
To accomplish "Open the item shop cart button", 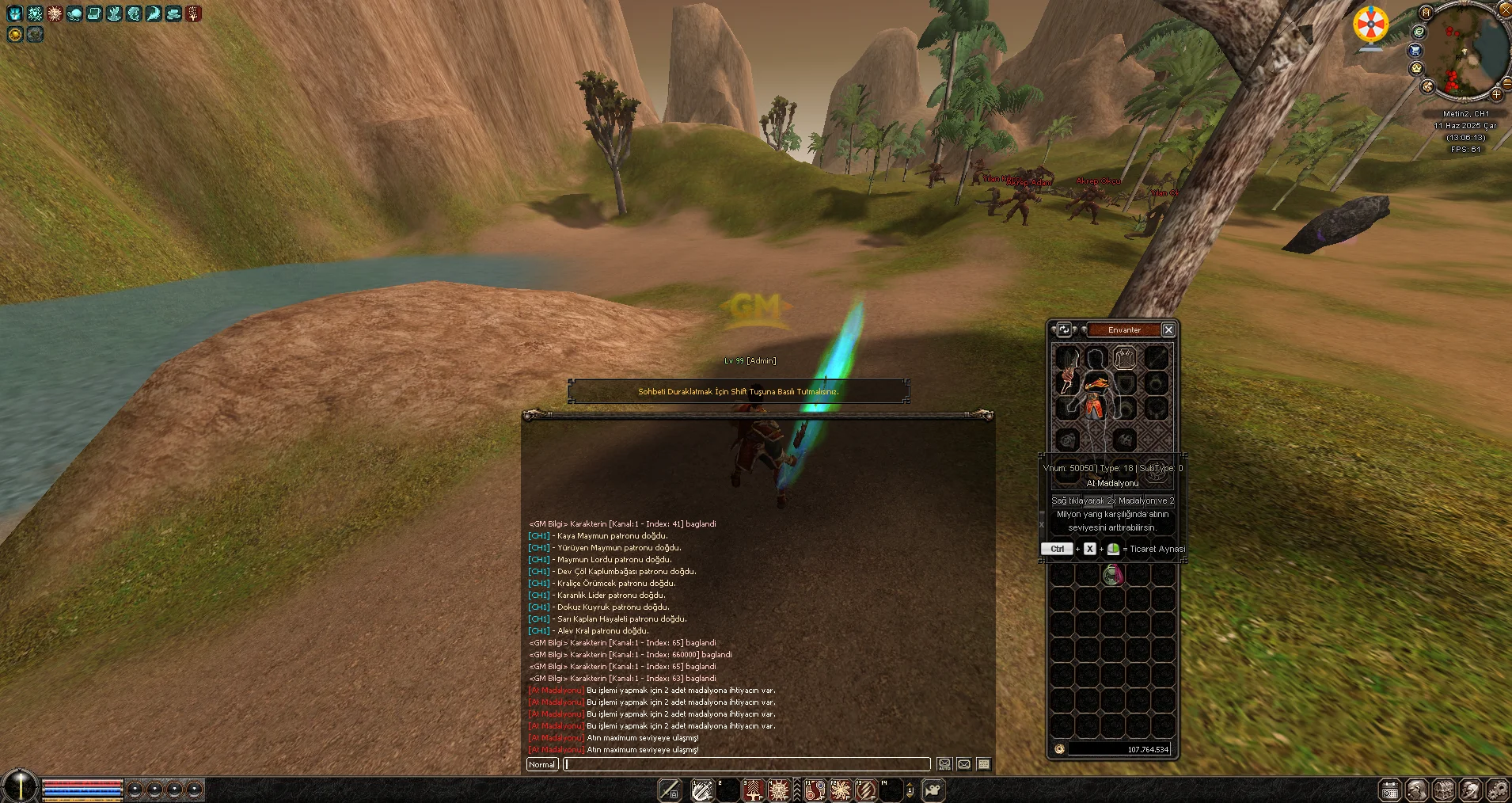I will (1415, 50).
